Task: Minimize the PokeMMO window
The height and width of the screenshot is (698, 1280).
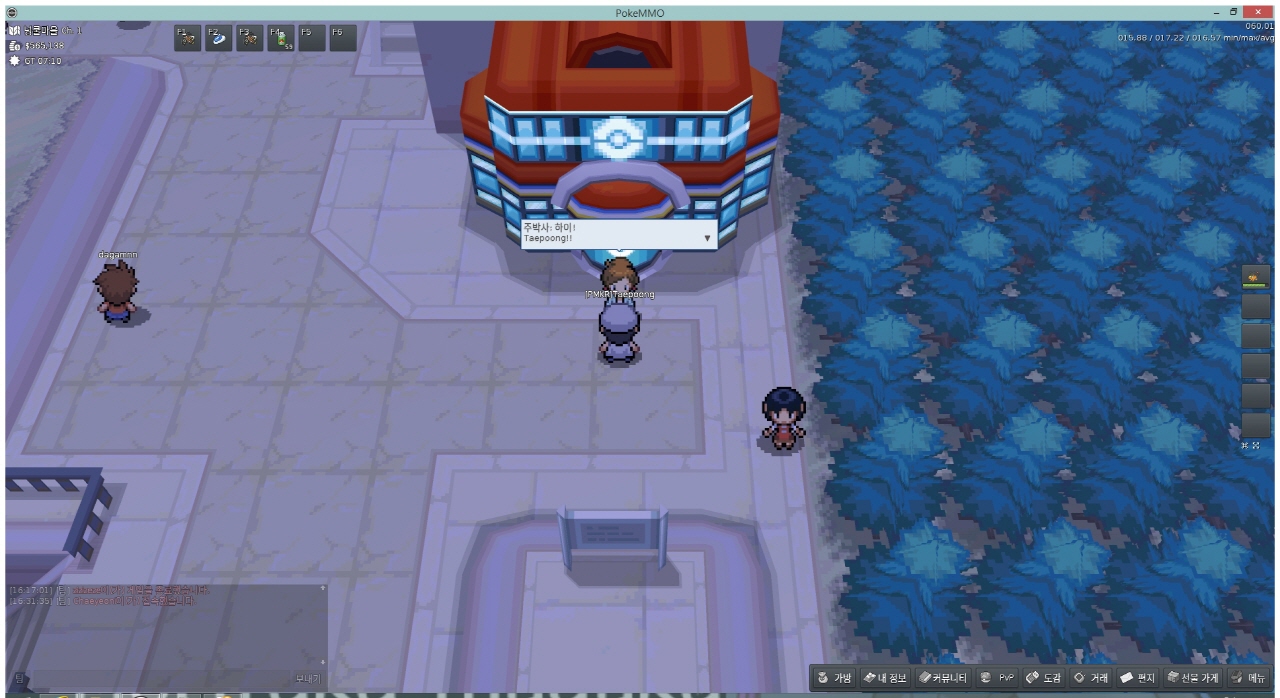Action: tap(1216, 12)
